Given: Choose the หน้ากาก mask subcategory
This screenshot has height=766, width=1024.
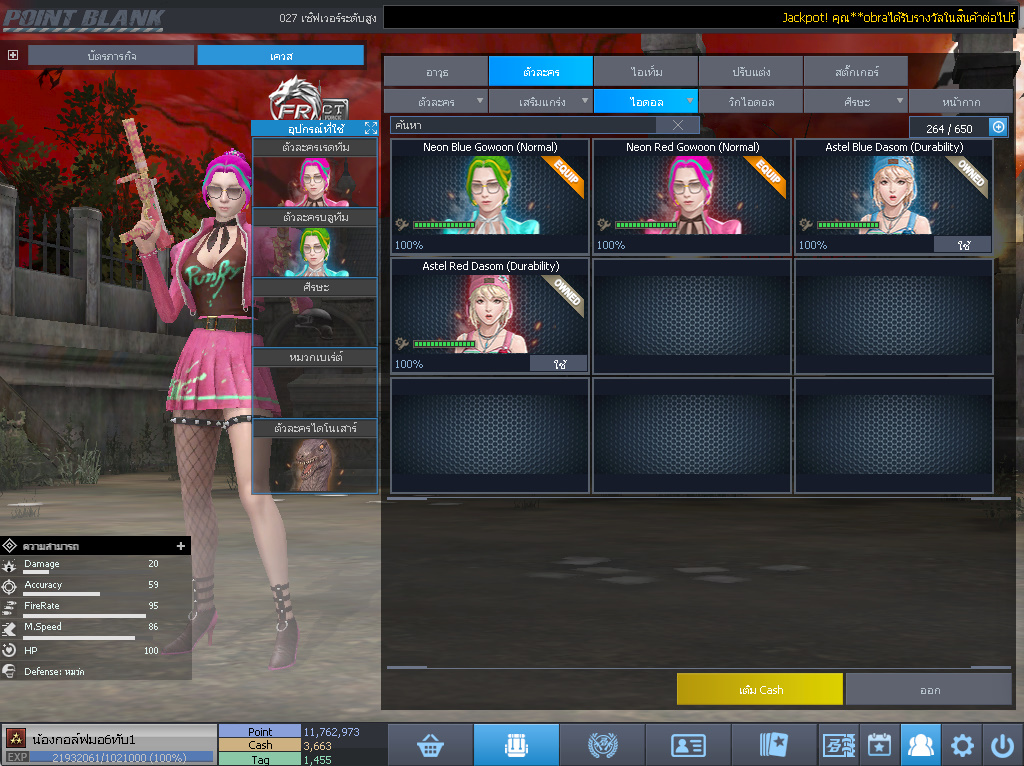Looking at the screenshot, I should click(x=960, y=101).
